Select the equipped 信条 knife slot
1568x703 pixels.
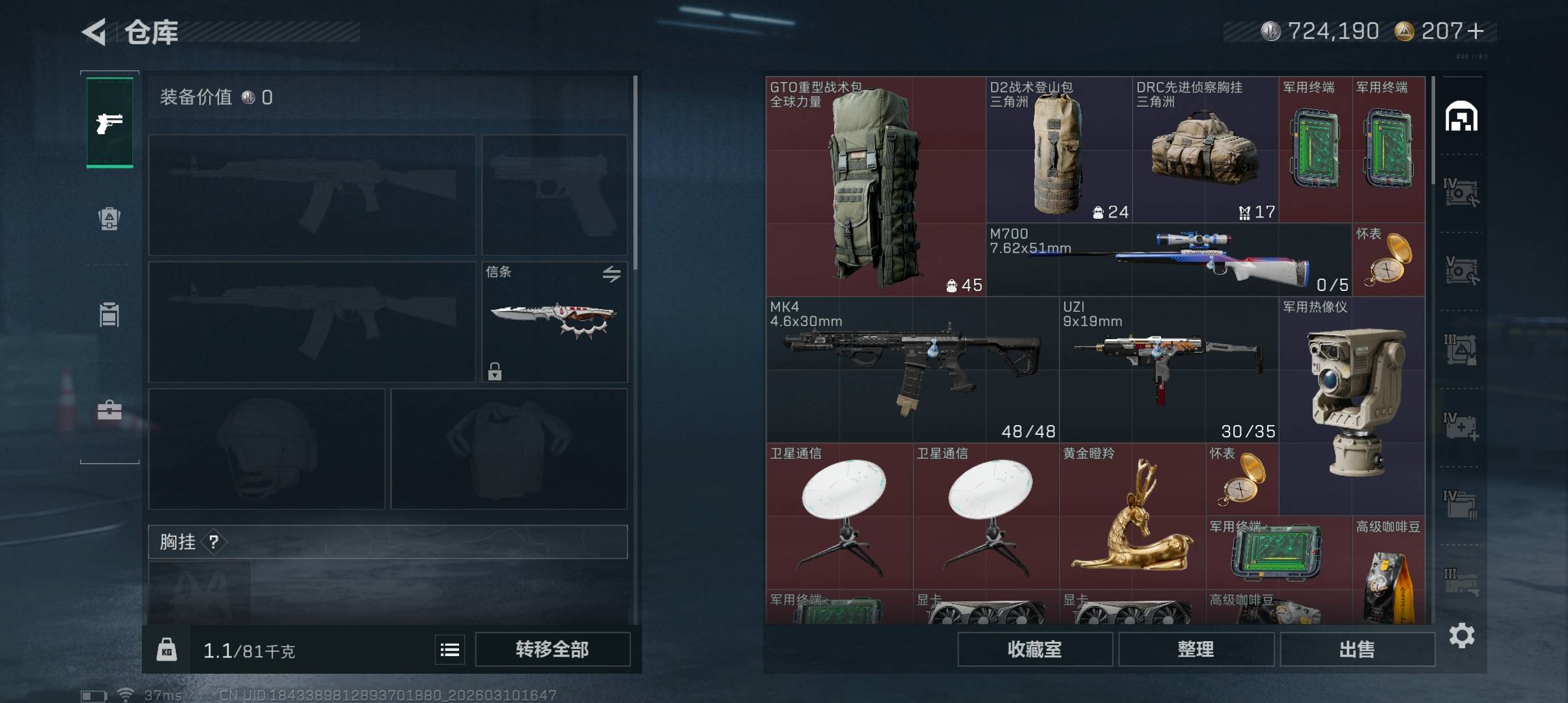[x=554, y=322]
